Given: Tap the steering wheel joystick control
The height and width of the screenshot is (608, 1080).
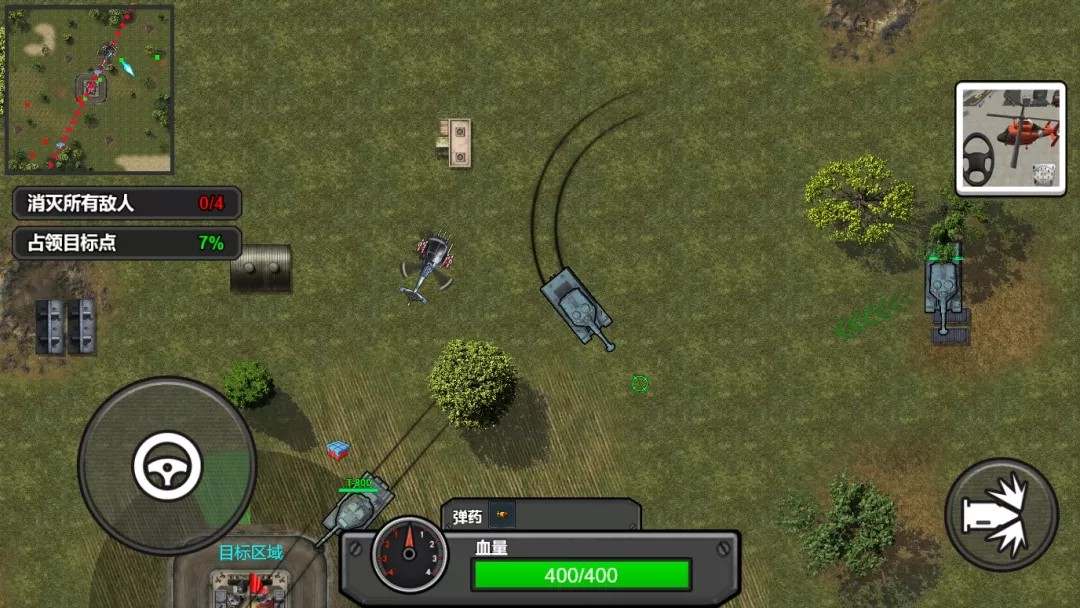Looking at the screenshot, I should point(167,466).
